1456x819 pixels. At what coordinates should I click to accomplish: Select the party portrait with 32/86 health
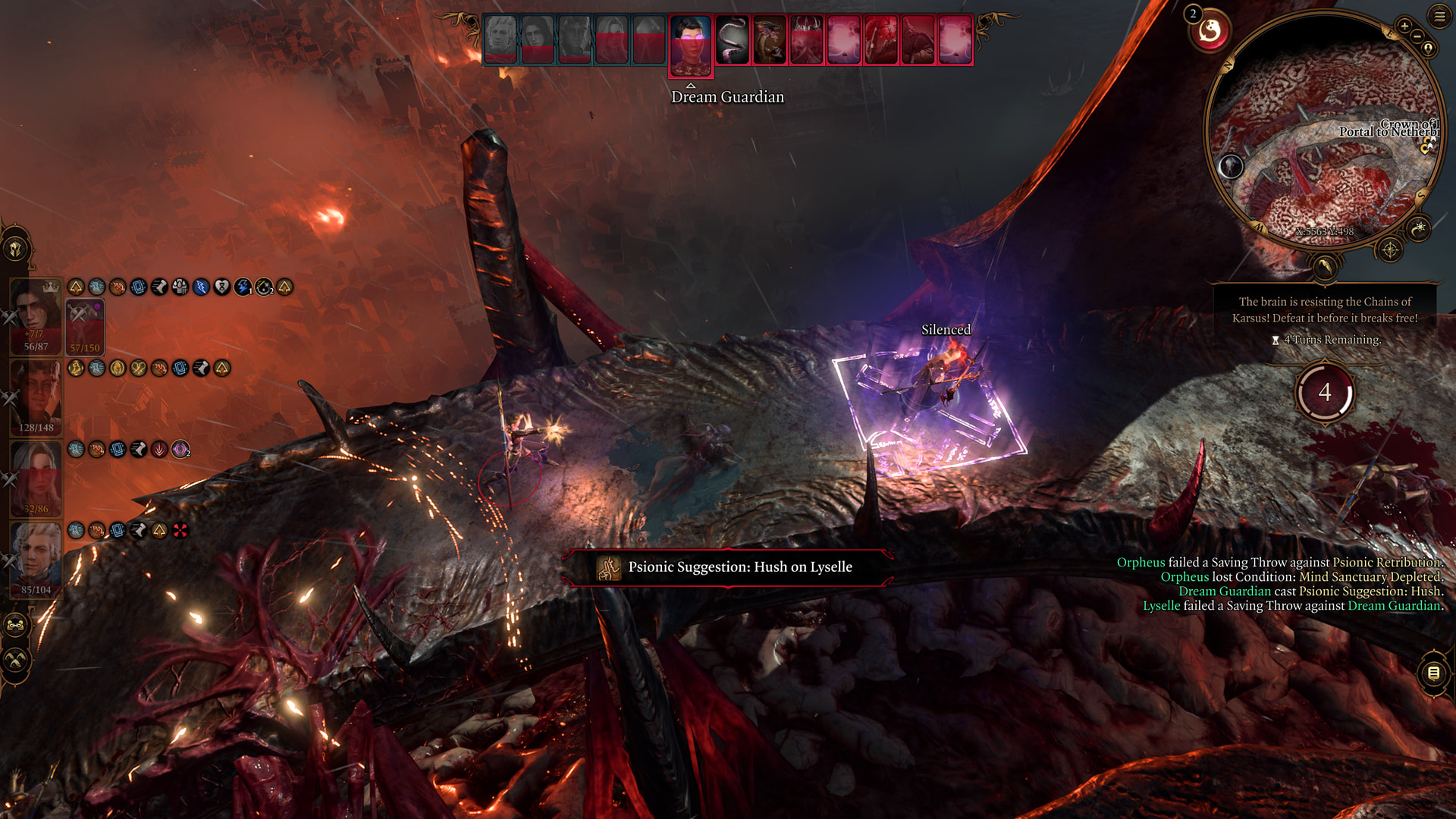36,479
